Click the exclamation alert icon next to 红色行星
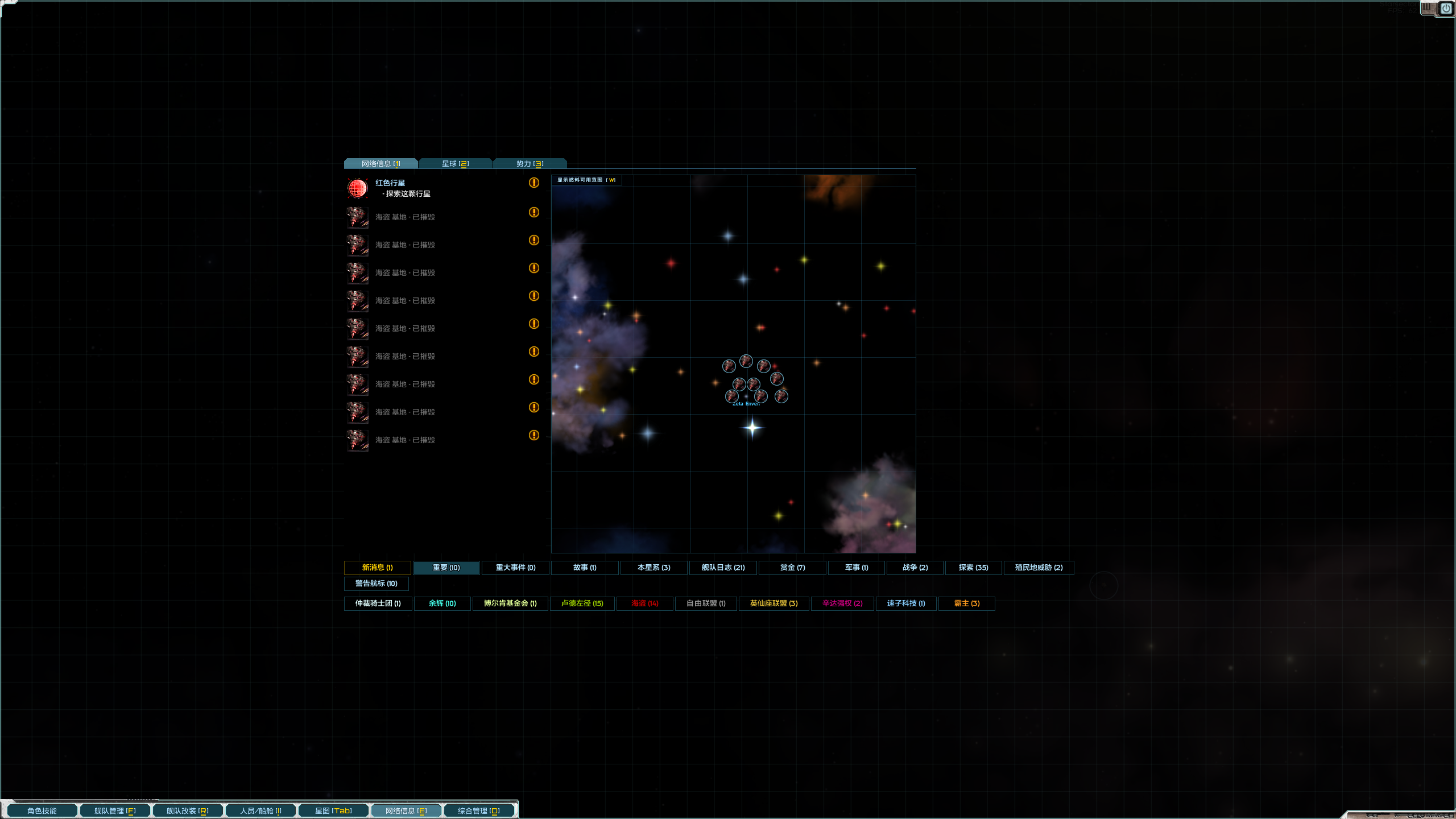The height and width of the screenshot is (819, 1456). pyautogui.click(x=534, y=183)
